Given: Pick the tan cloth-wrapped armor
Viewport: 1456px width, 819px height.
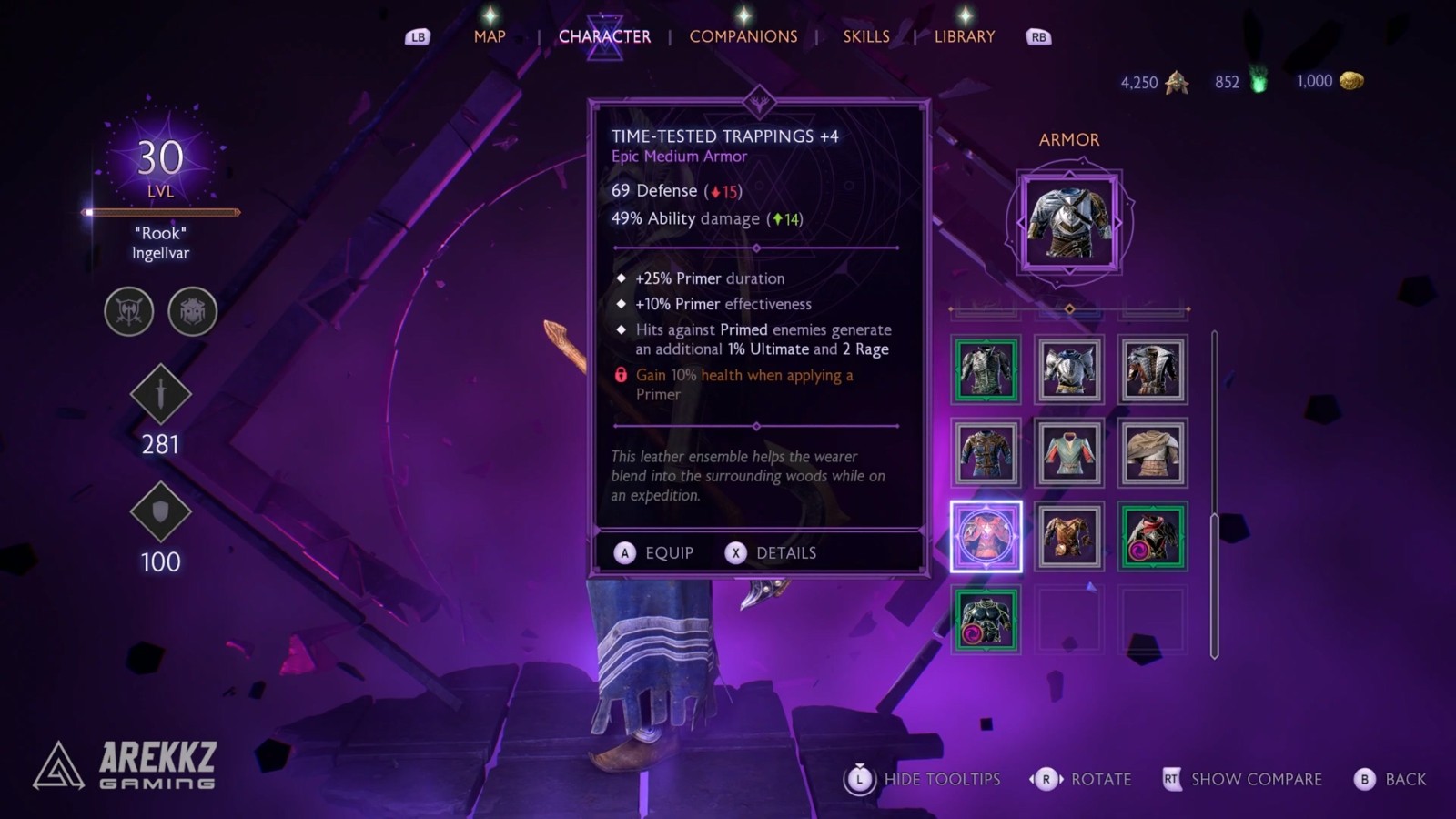Looking at the screenshot, I should coord(1152,452).
